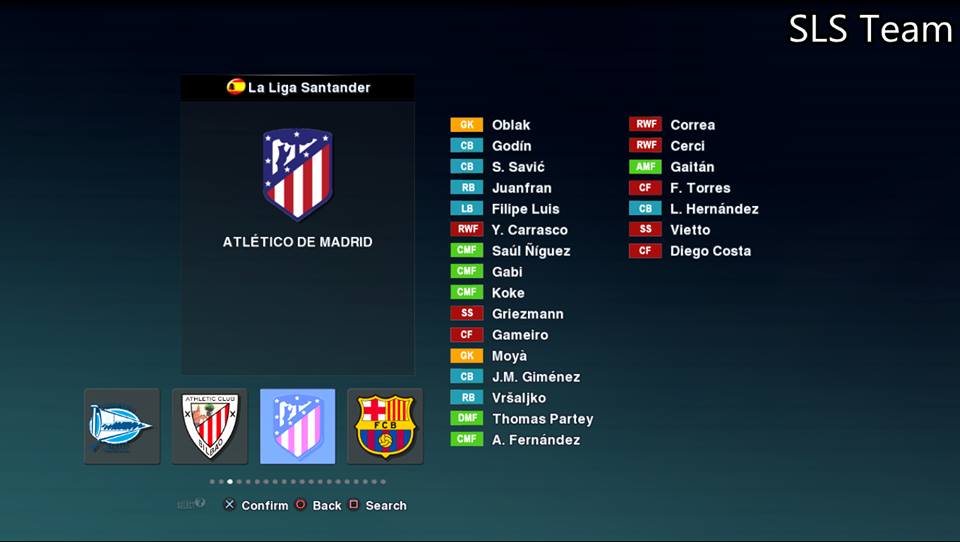Click the La Liga Santander league header
This screenshot has width=960, height=542.
[298, 87]
